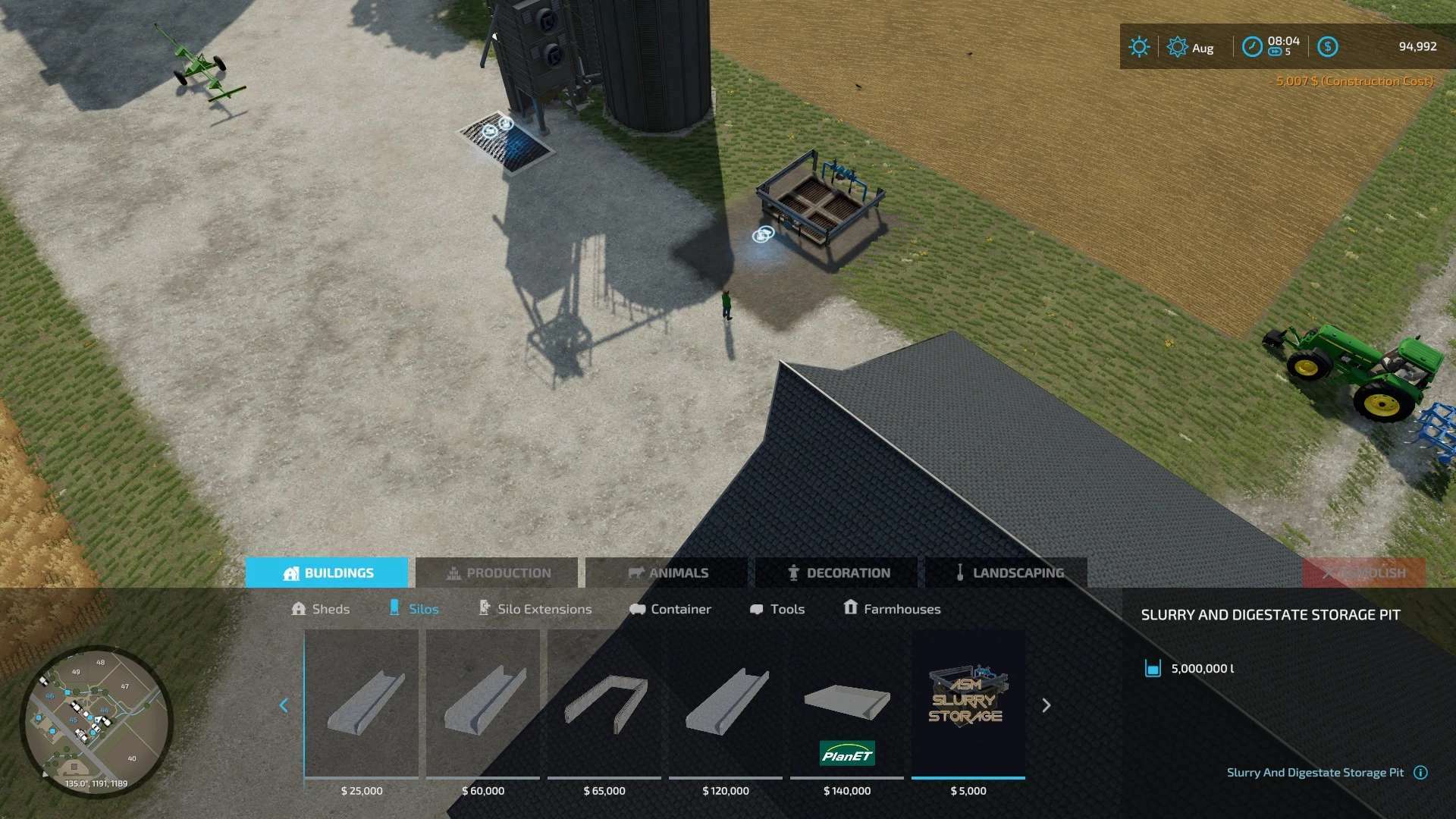Viewport: 1456px width, 819px height.
Task: Choose the Sheds subcategory
Action: pyautogui.click(x=321, y=609)
